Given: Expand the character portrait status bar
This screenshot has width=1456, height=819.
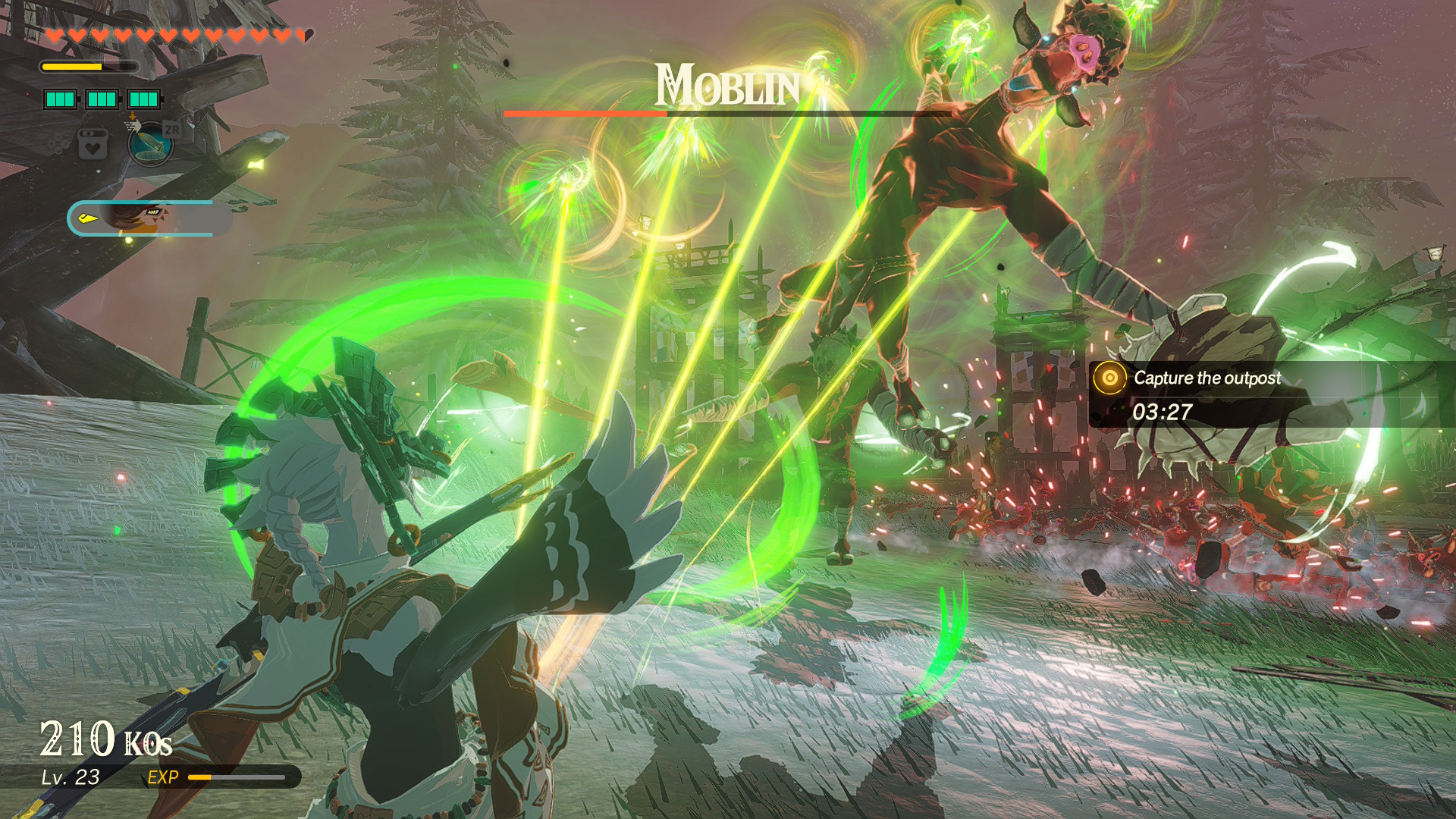Looking at the screenshot, I should 144,218.
